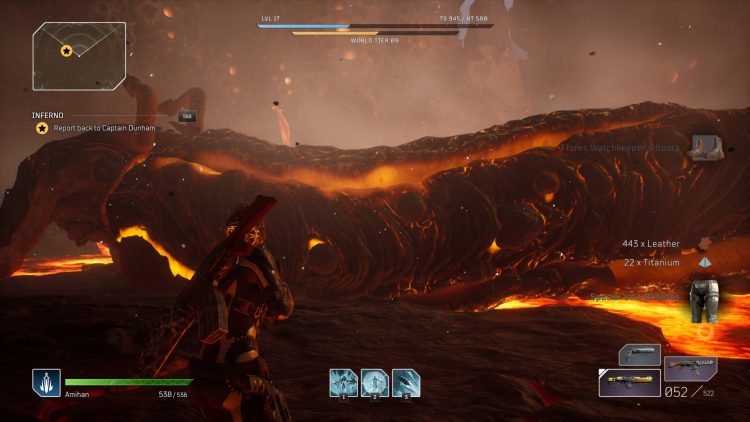The image size is (750, 422).
Task: Open the minimap in the corner
Action: [79, 55]
